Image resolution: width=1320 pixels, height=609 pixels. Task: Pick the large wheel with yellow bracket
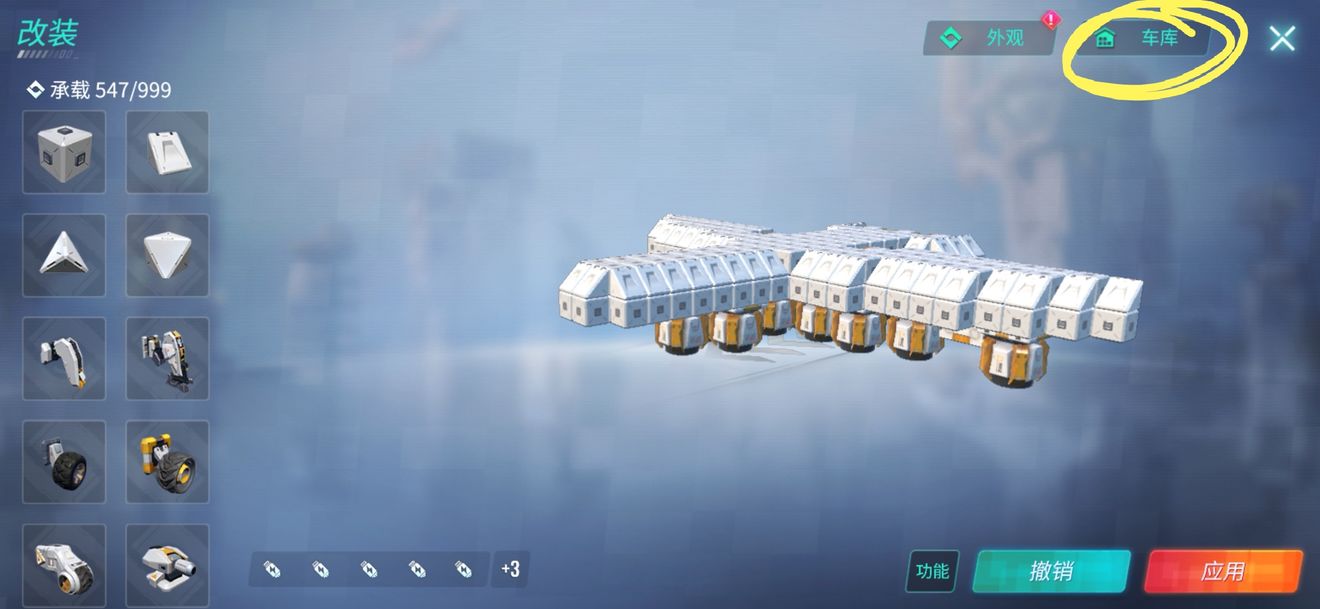point(167,461)
